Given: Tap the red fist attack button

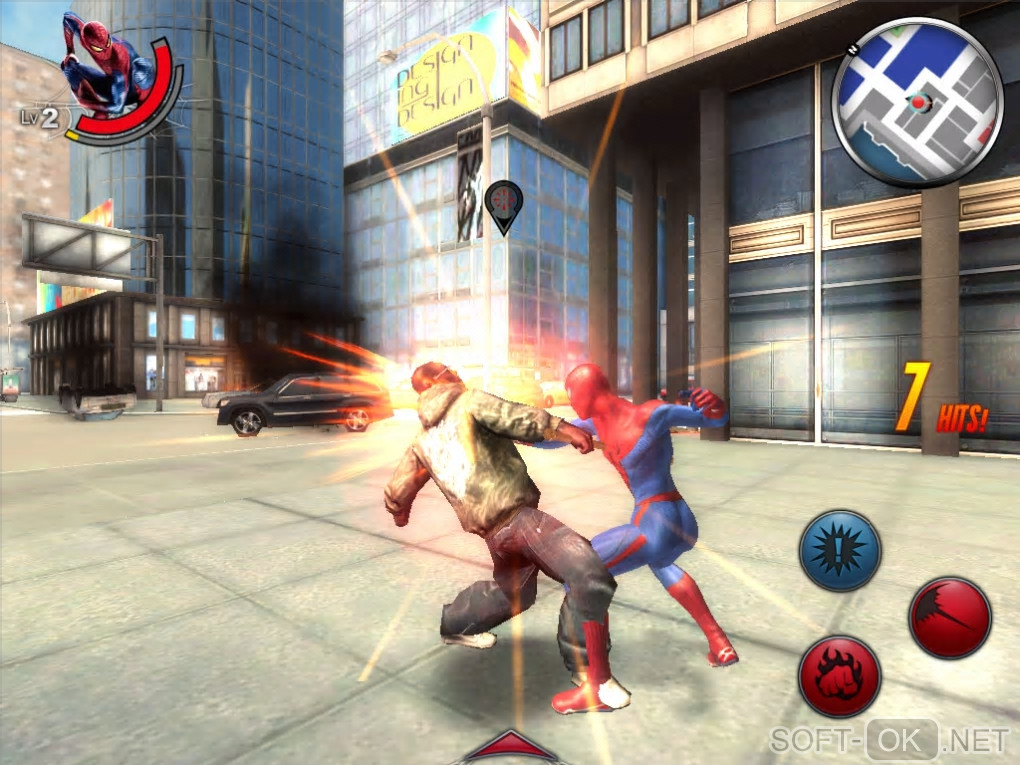Looking at the screenshot, I should pyautogui.click(x=839, y=676).
